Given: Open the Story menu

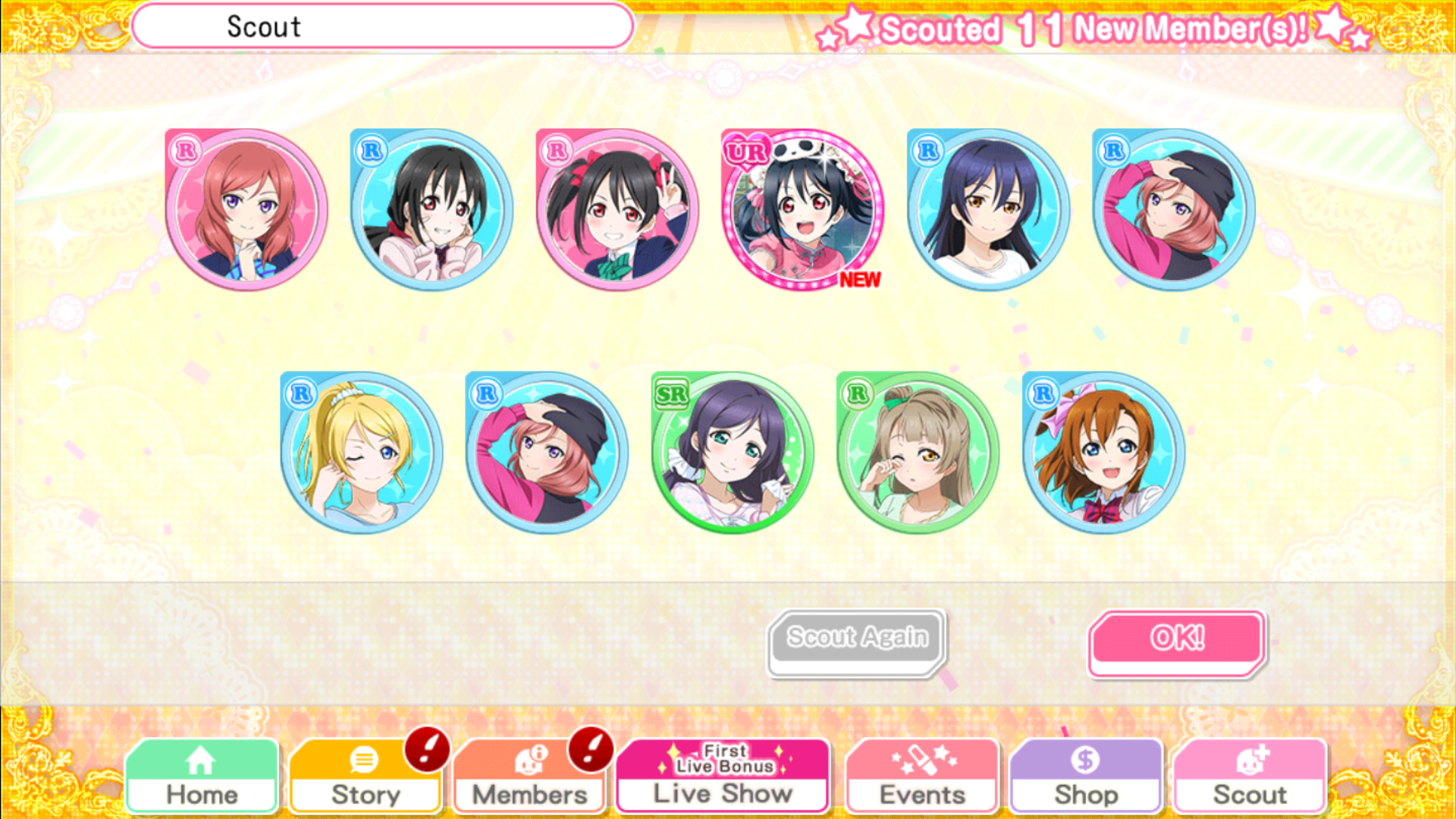Looking at the screenshot, I should [x=366, y=777].
